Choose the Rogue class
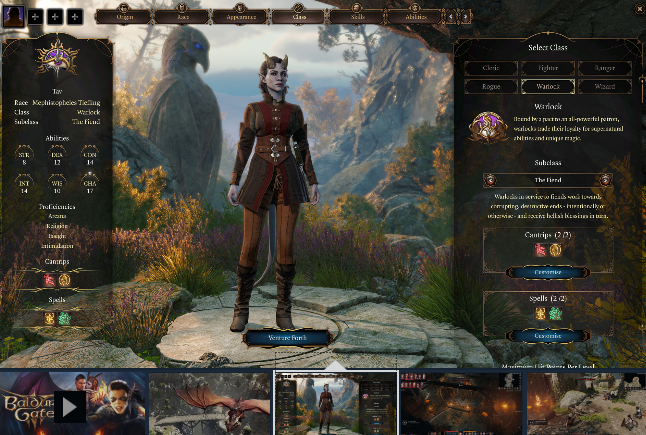The width and height of the screenshot is (646, 435). pos(490,87)
